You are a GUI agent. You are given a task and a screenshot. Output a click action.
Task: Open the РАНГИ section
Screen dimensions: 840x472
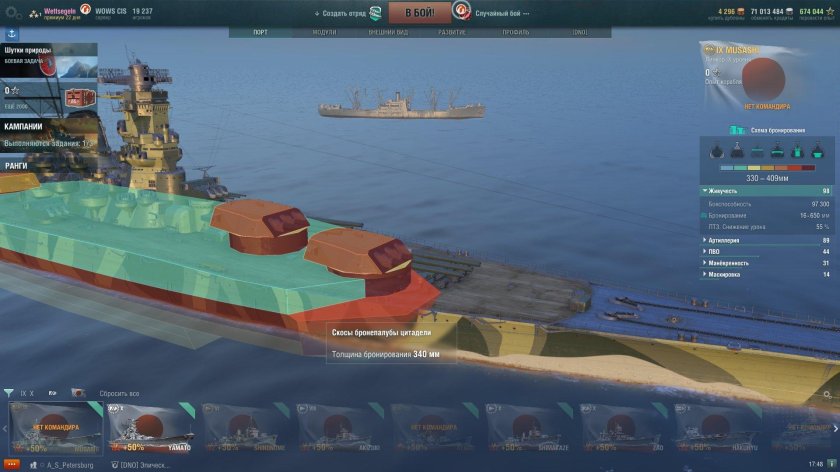16,165
